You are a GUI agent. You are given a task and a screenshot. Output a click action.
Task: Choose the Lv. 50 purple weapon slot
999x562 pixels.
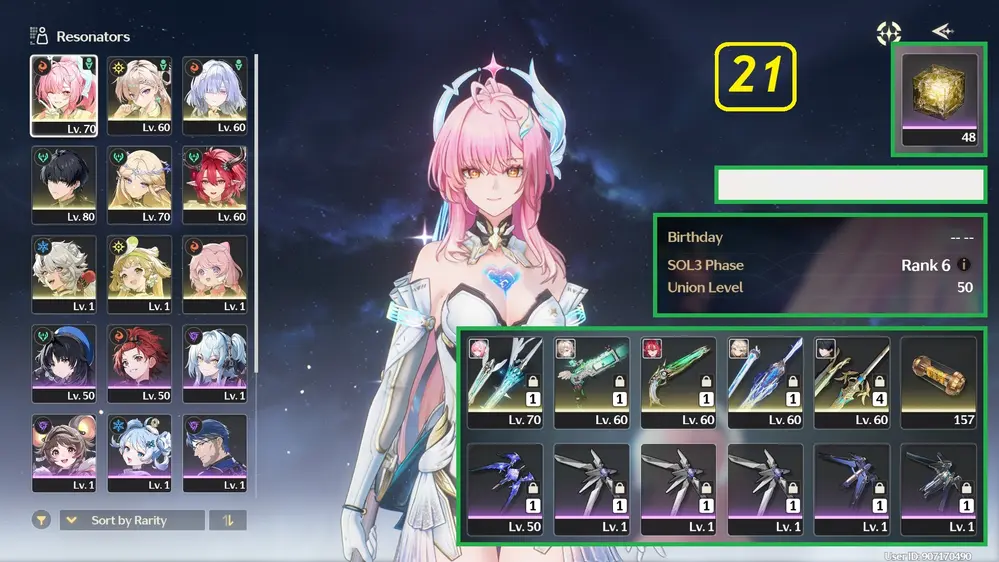coord(505,489)
